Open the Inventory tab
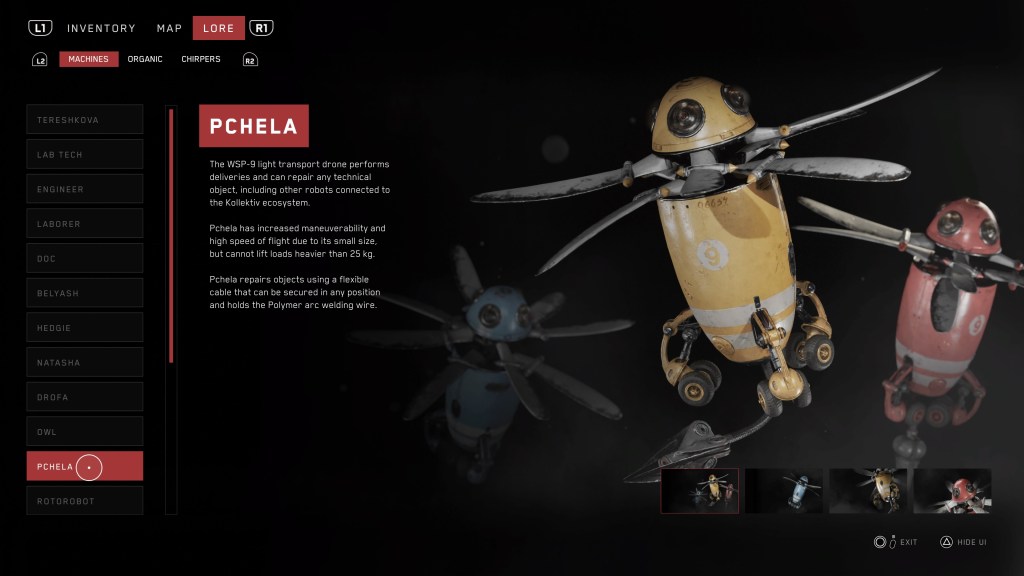The height and width of the screenshot is (576, 1024). point(101,28)
